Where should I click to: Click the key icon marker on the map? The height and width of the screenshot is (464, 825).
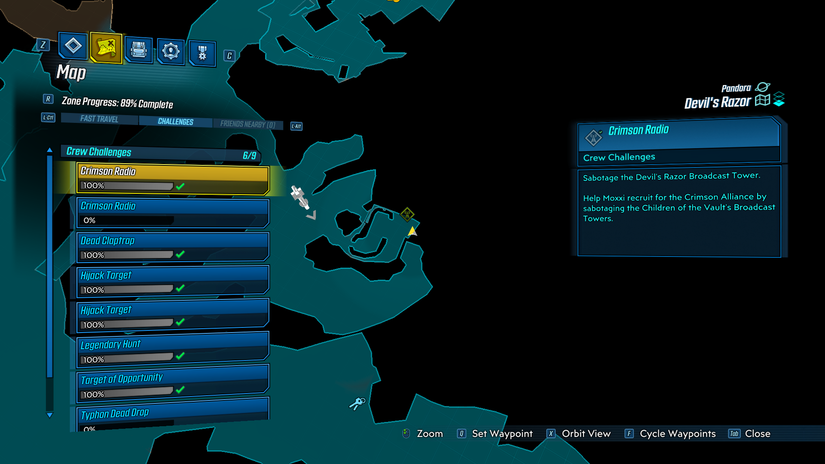coord(356,403)
